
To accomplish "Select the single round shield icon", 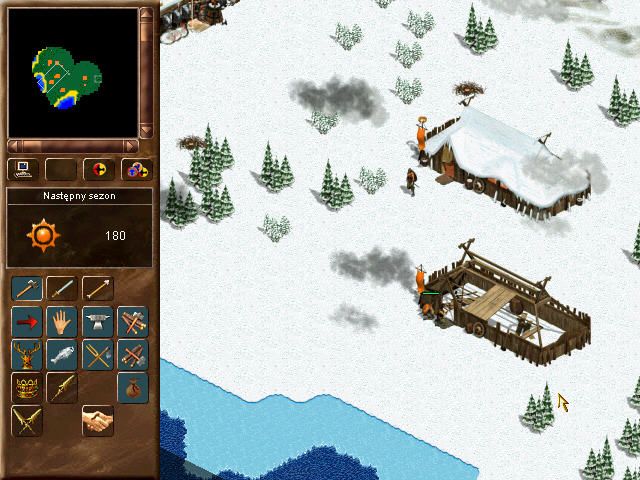I will pos(98,169).
